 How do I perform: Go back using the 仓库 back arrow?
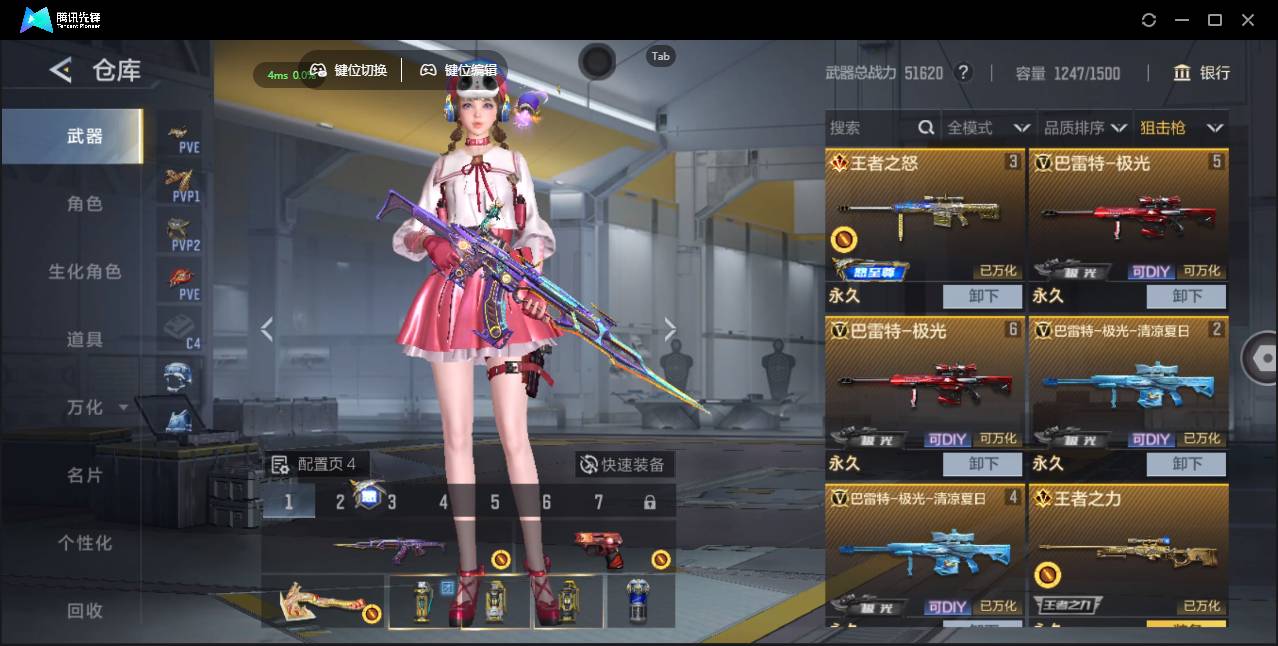[x=61, y=70]
